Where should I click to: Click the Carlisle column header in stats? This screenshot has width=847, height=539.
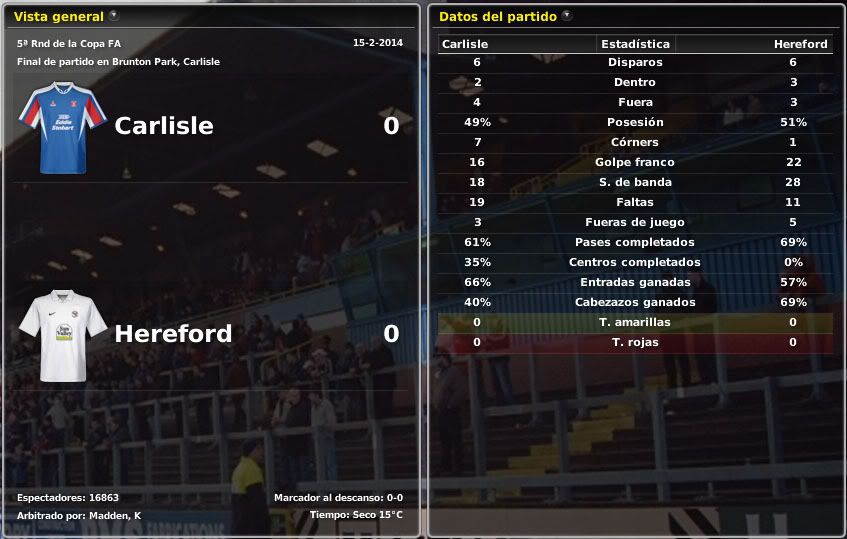(465, 44)
